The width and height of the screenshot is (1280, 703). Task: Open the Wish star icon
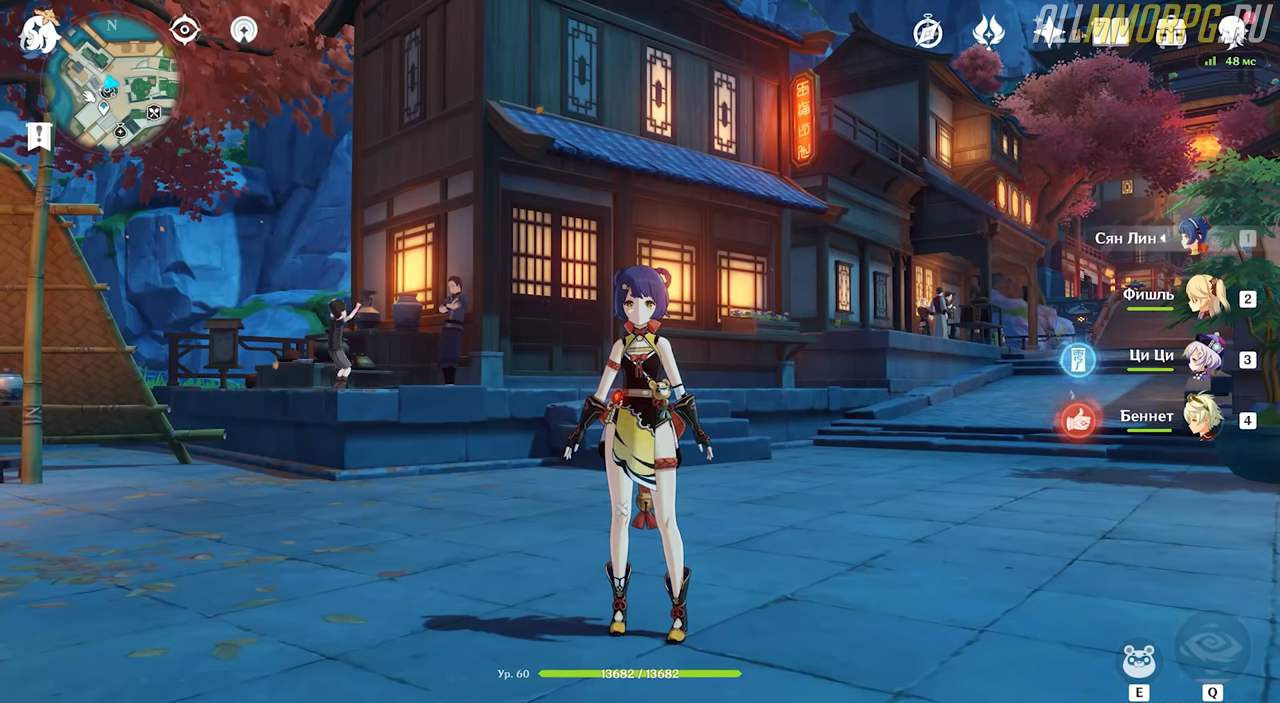(x=1048, y=32)
